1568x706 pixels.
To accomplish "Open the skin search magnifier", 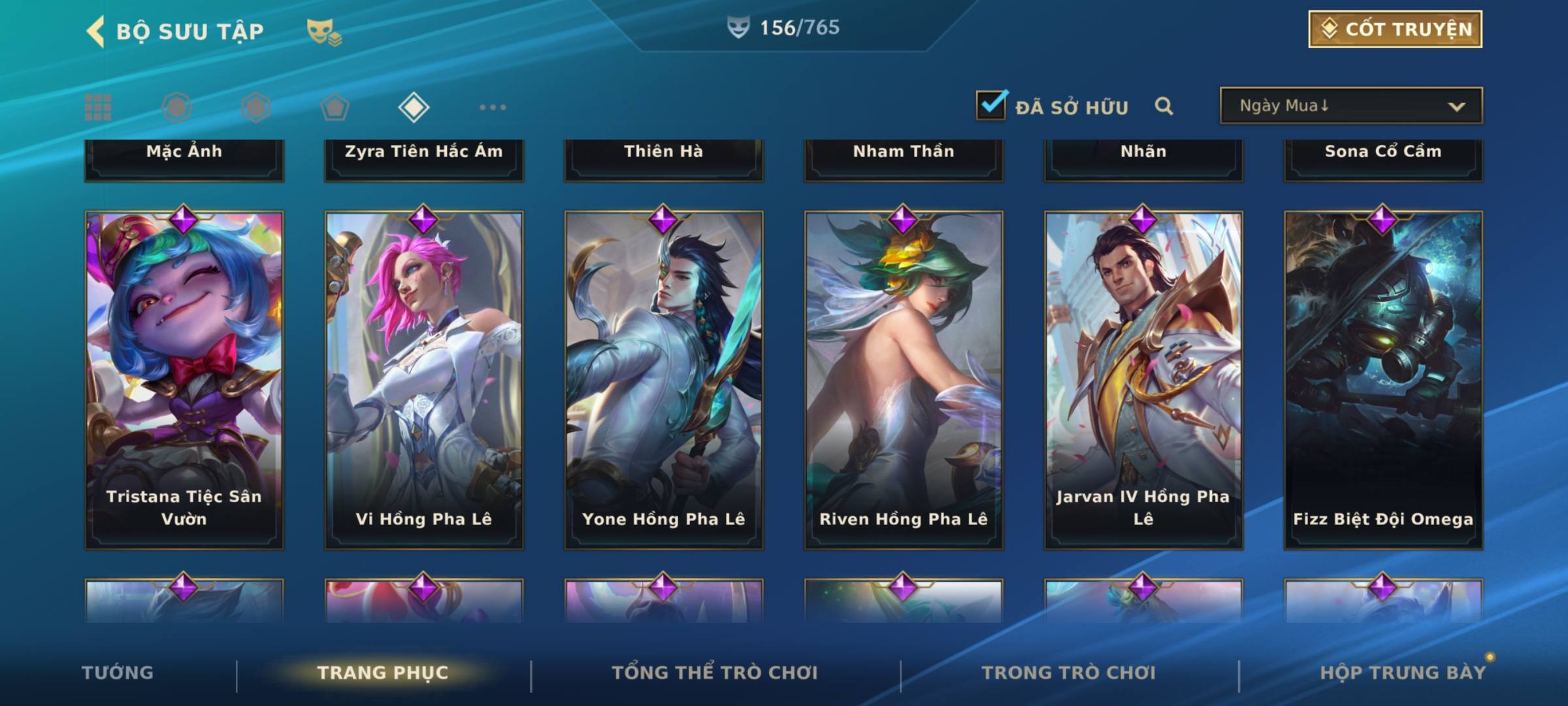I will 1164,106.
